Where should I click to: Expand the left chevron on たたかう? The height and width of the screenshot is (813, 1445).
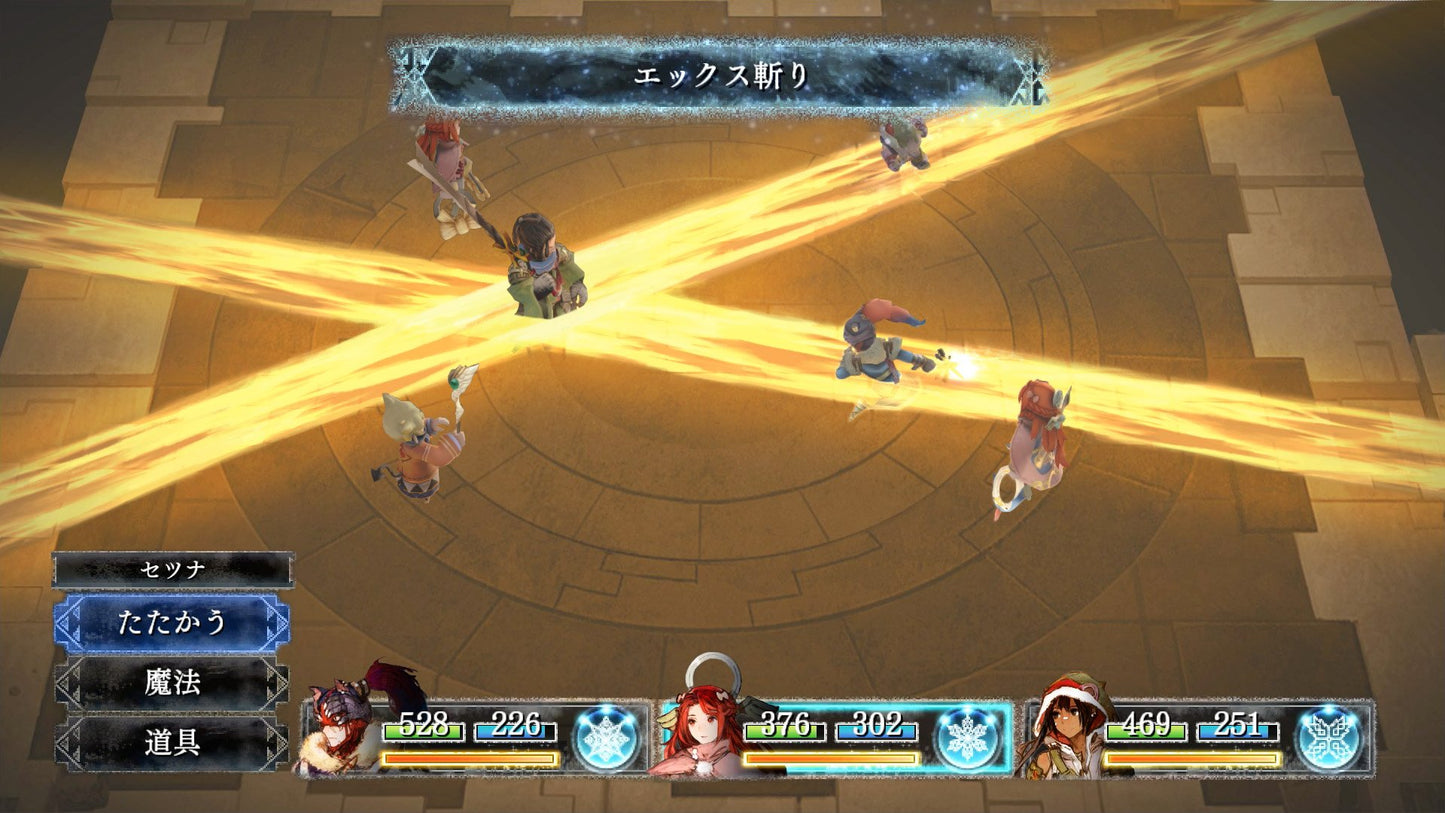pyautogui.click(x=68, y=621)
